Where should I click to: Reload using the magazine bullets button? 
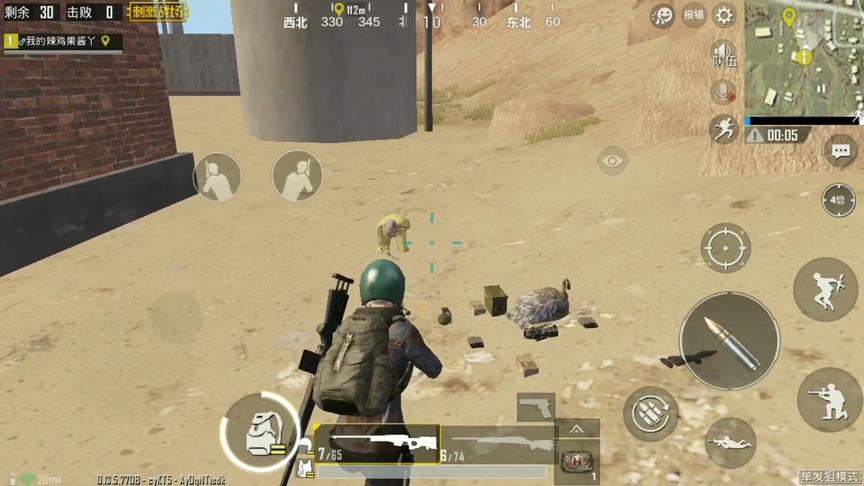651,412
